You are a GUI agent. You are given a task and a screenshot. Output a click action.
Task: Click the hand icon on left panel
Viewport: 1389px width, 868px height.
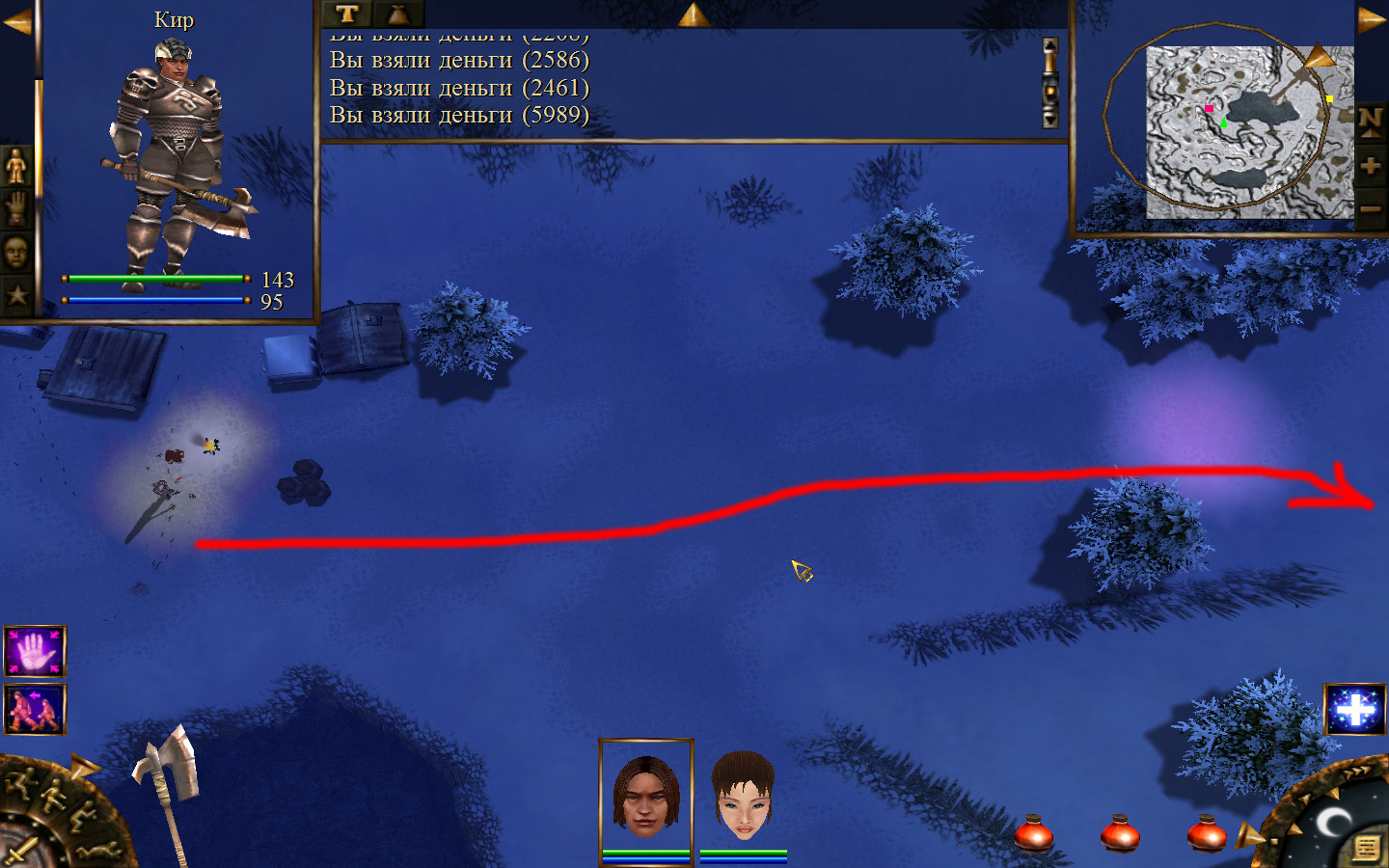(16, 208)
